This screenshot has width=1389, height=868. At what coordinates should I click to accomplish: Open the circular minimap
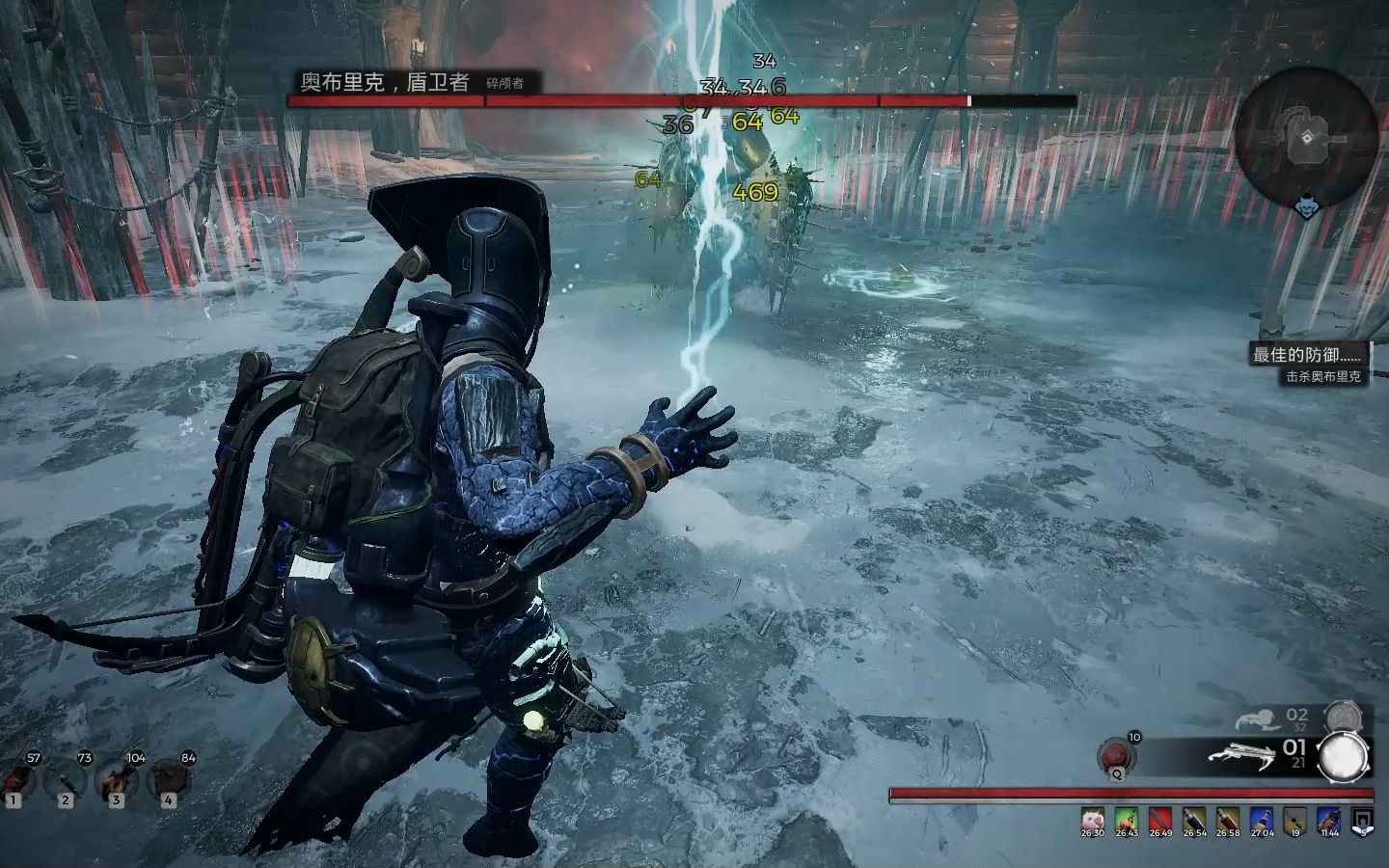(1305, 141)
